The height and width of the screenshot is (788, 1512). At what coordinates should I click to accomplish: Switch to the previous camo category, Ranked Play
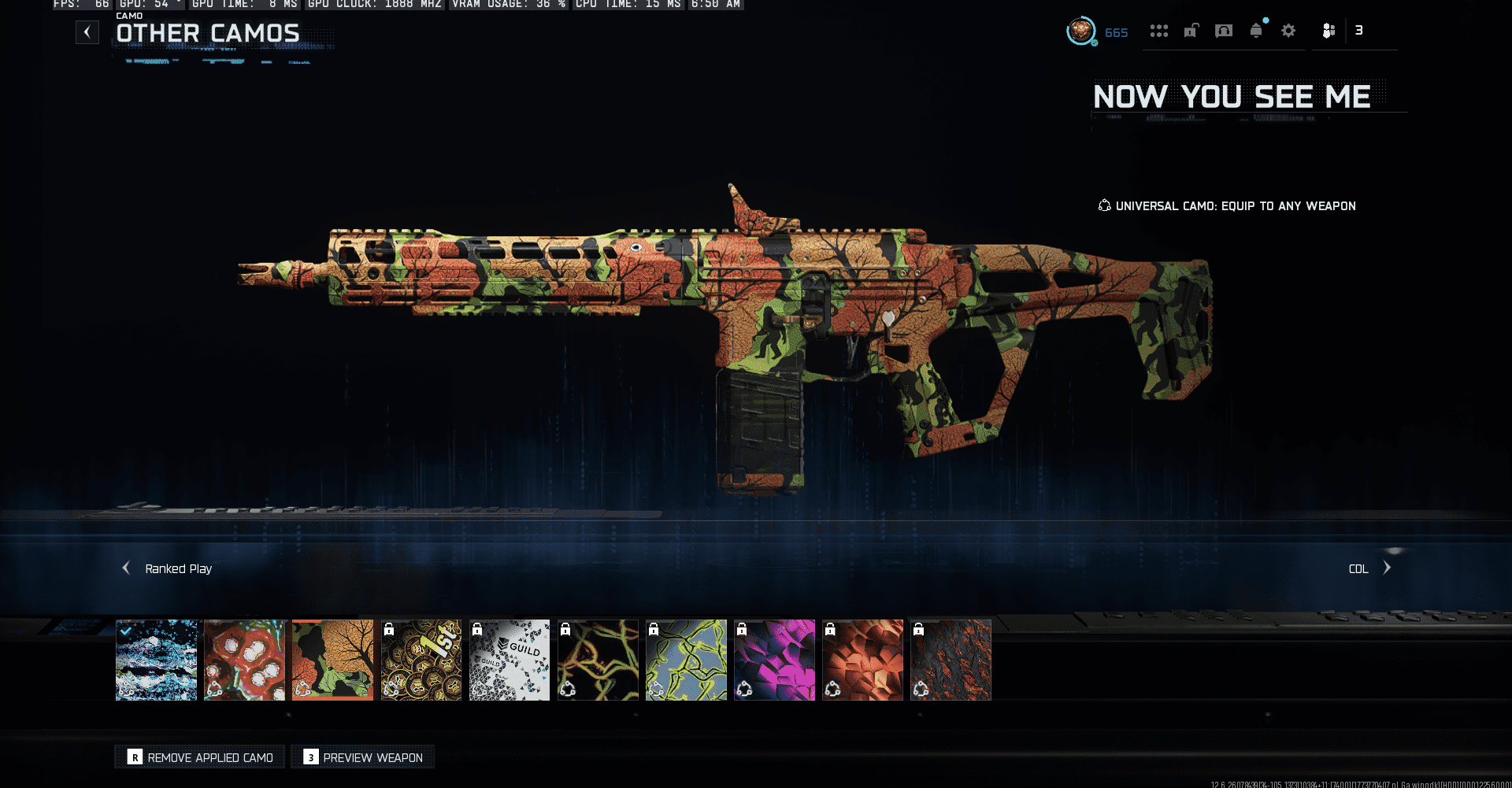126,568
